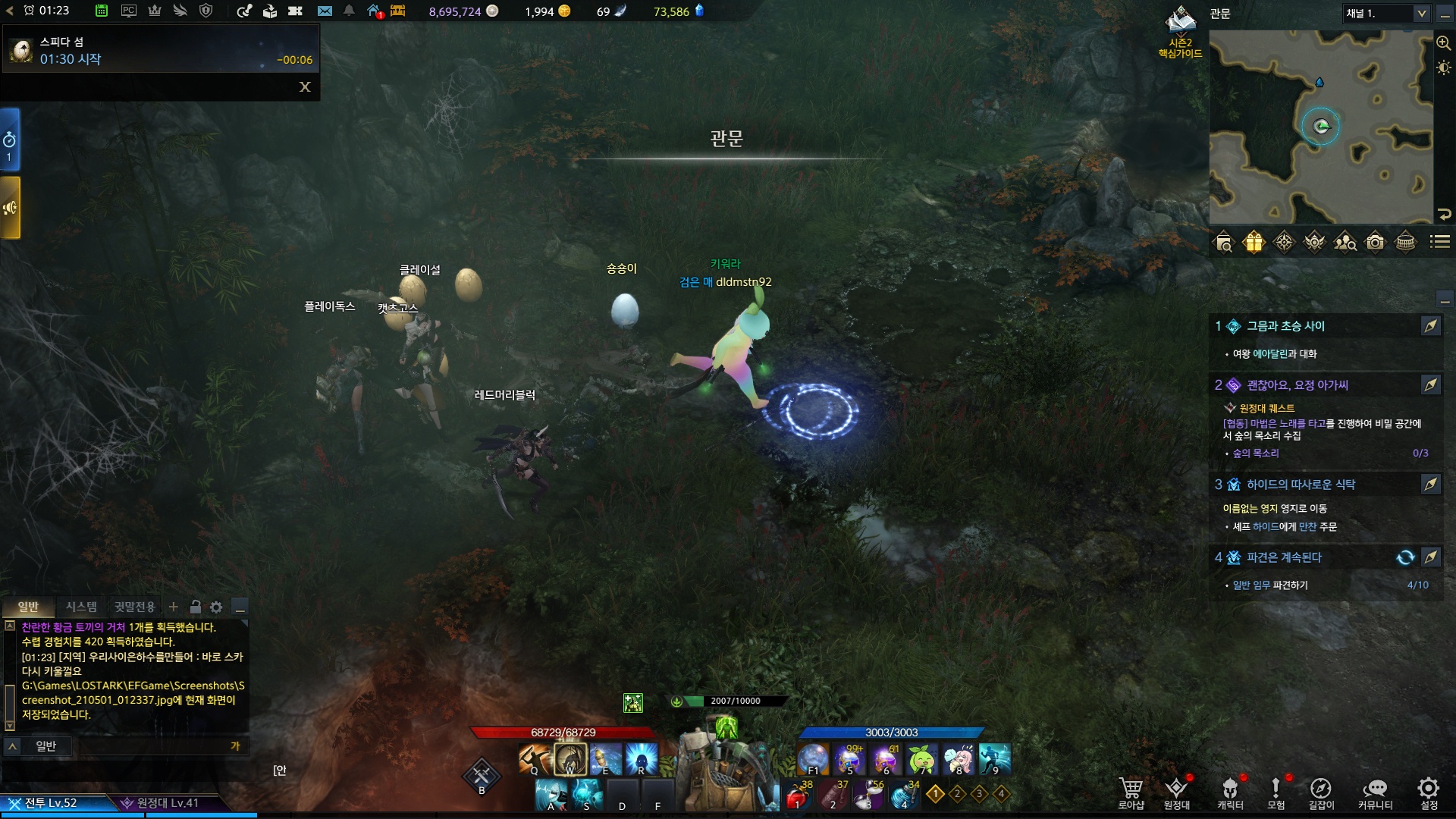This screenshot has height=819, width=1456.
Task: Open the camera screenshot mode icon
Action: point(1375,243)
